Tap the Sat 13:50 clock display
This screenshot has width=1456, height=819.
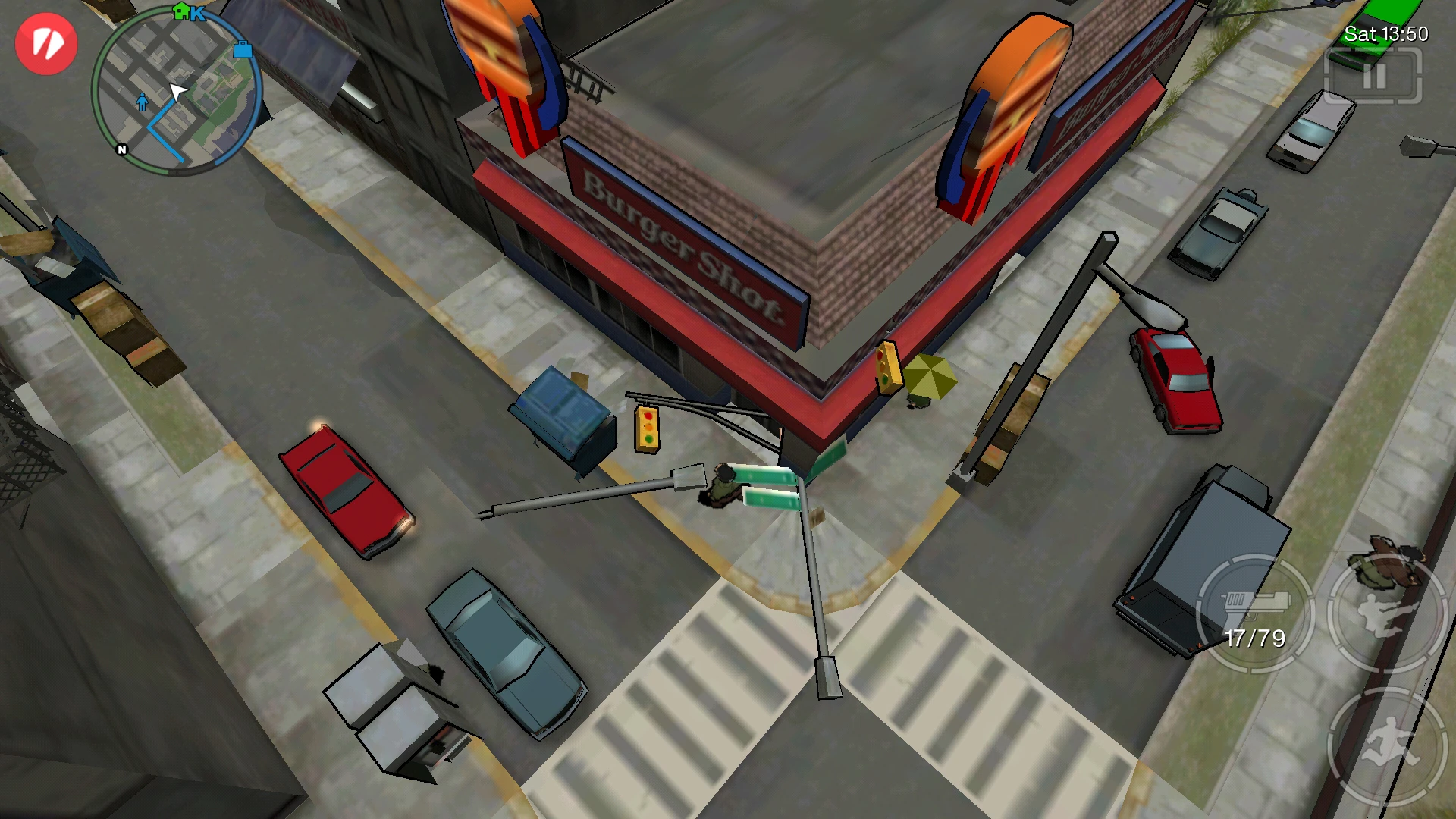1386,35
